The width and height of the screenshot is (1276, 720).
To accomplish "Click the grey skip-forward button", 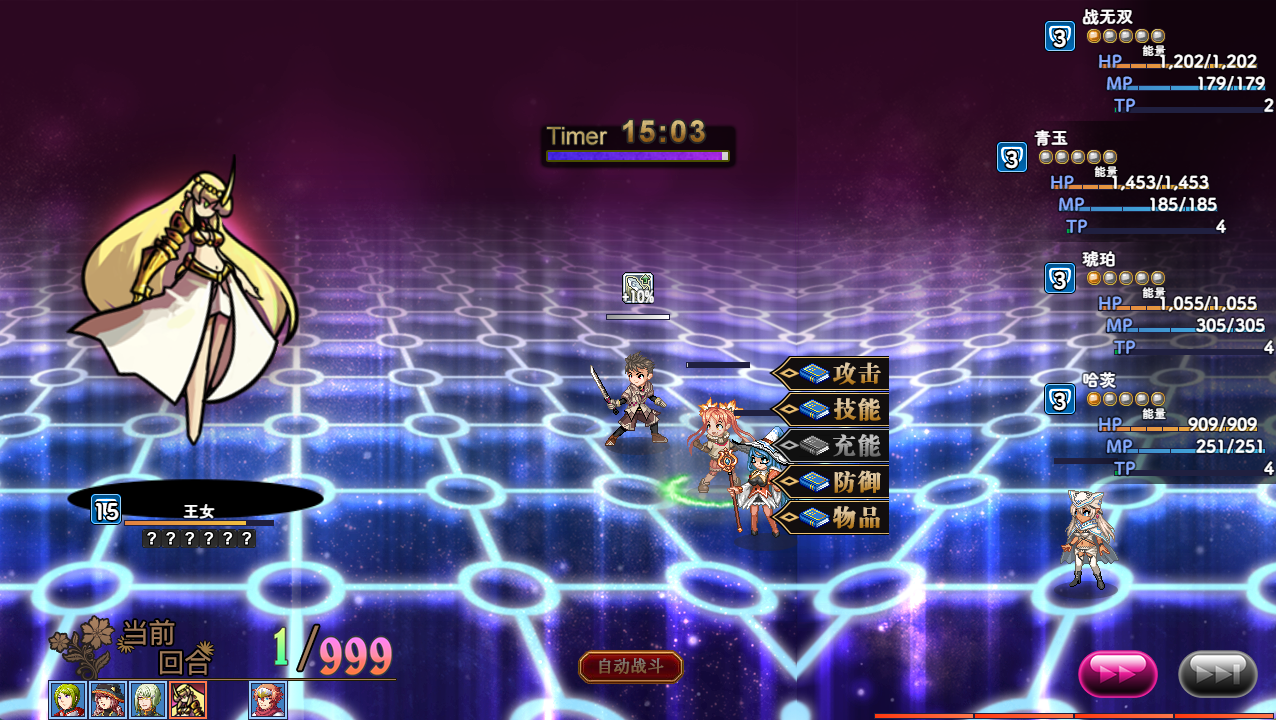I will click(1217, 674).
